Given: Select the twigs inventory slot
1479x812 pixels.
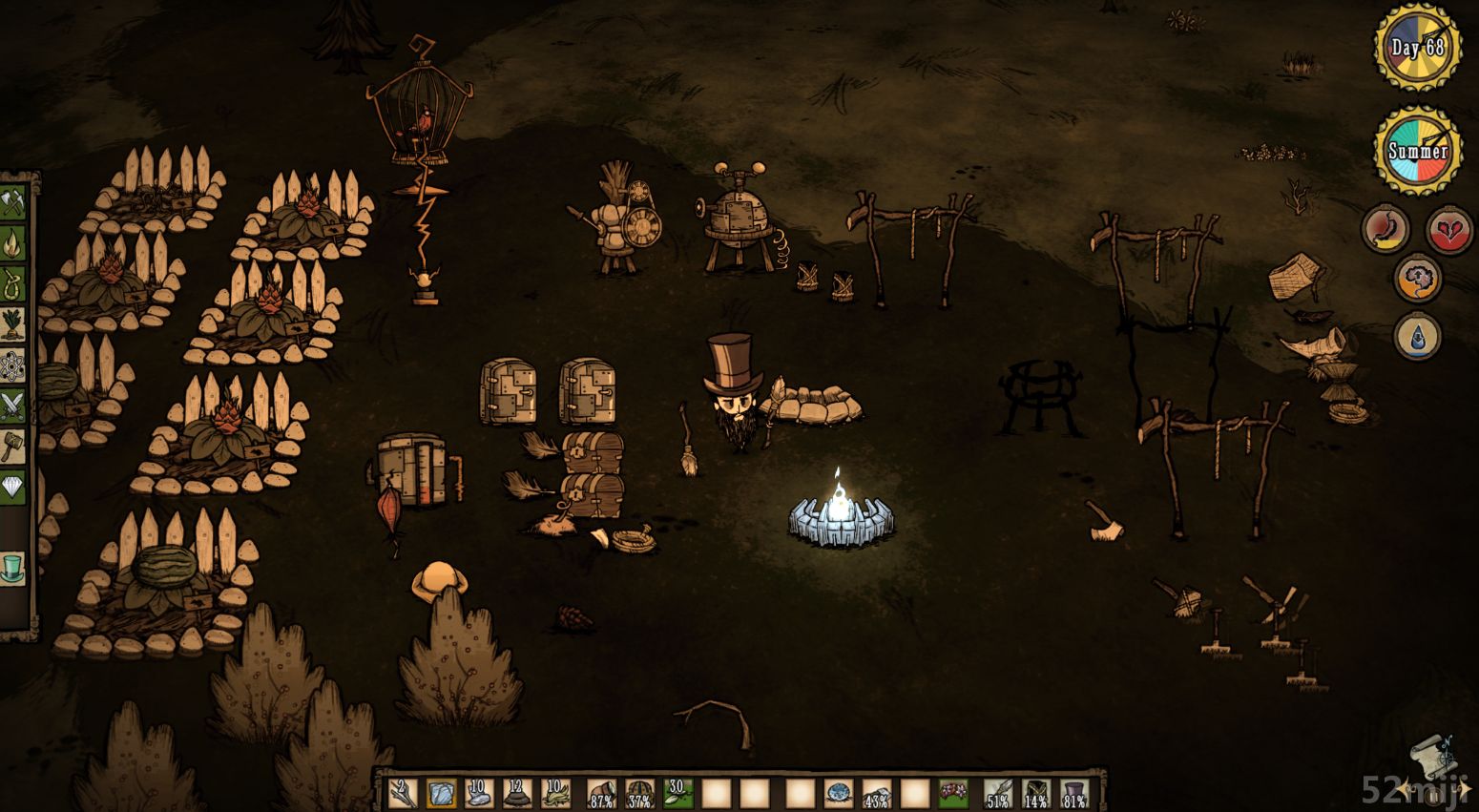Looking at the screenshot, I should click(x=403, y=793).
